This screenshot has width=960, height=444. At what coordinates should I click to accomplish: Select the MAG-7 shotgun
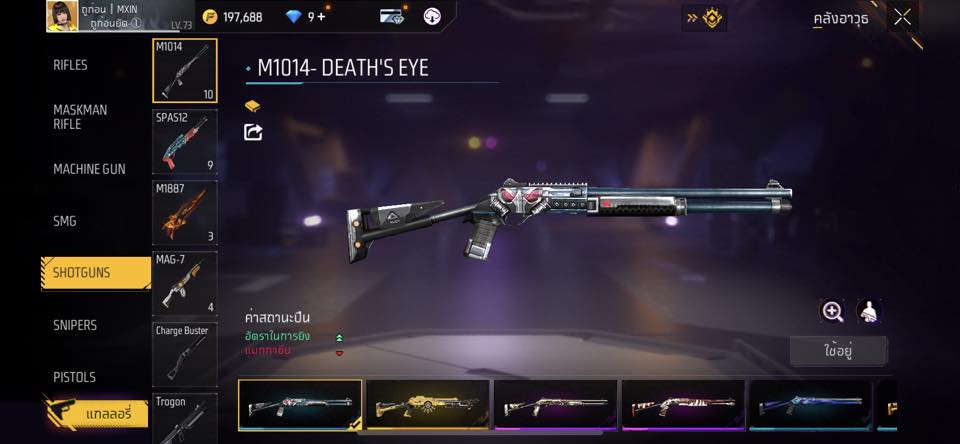tap(185, 283)
